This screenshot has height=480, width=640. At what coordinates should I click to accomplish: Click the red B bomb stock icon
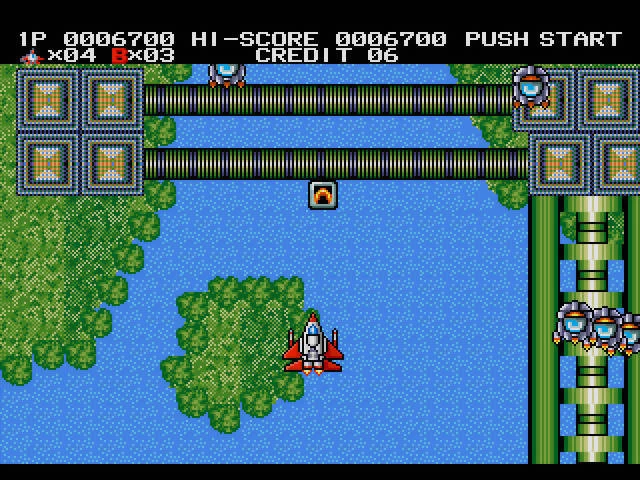pyautogui.click(x=120, y=55)
